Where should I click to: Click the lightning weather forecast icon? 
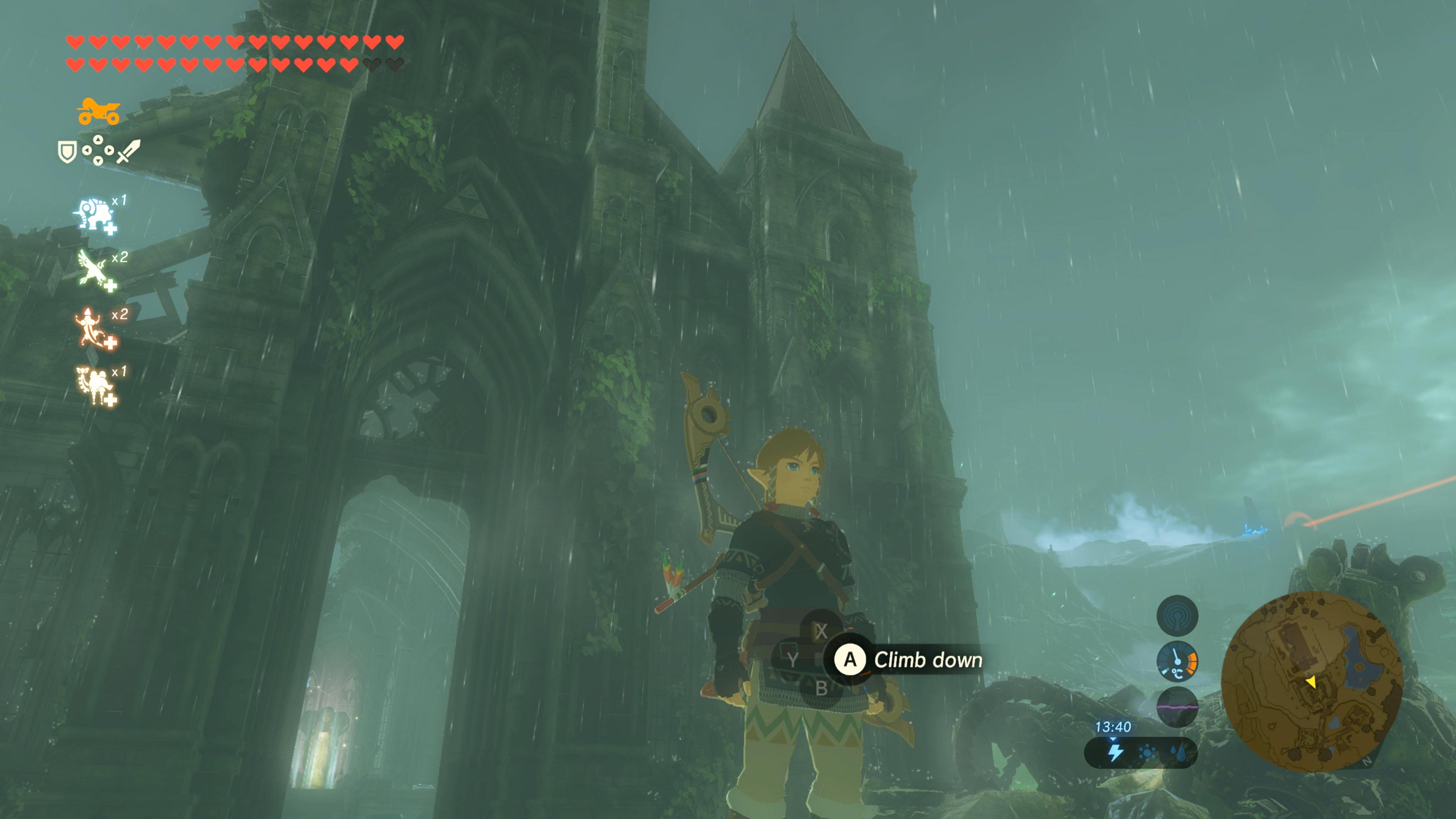[x=1115, y=753]
